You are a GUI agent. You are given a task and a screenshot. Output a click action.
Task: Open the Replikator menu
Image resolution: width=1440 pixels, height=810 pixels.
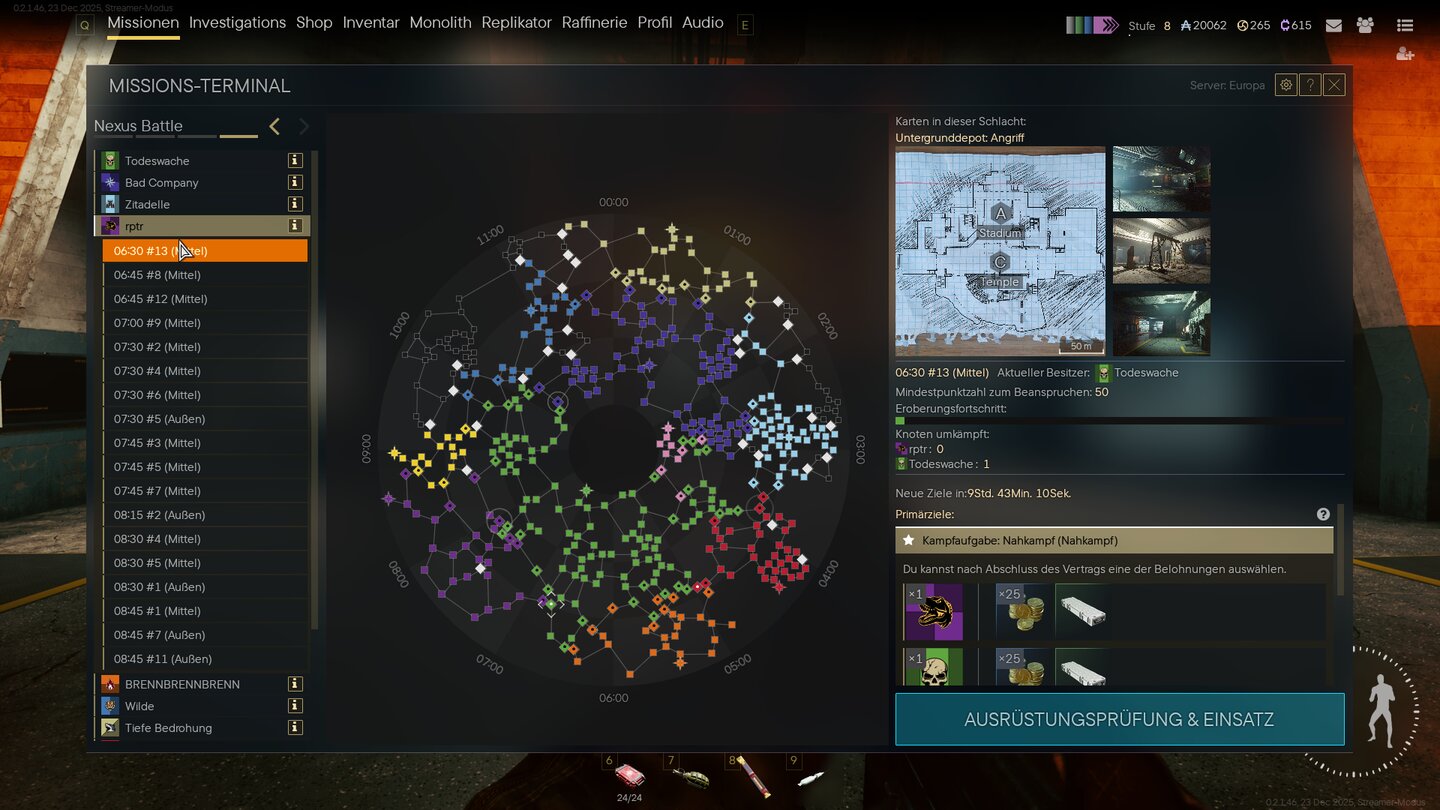[516, 22]
